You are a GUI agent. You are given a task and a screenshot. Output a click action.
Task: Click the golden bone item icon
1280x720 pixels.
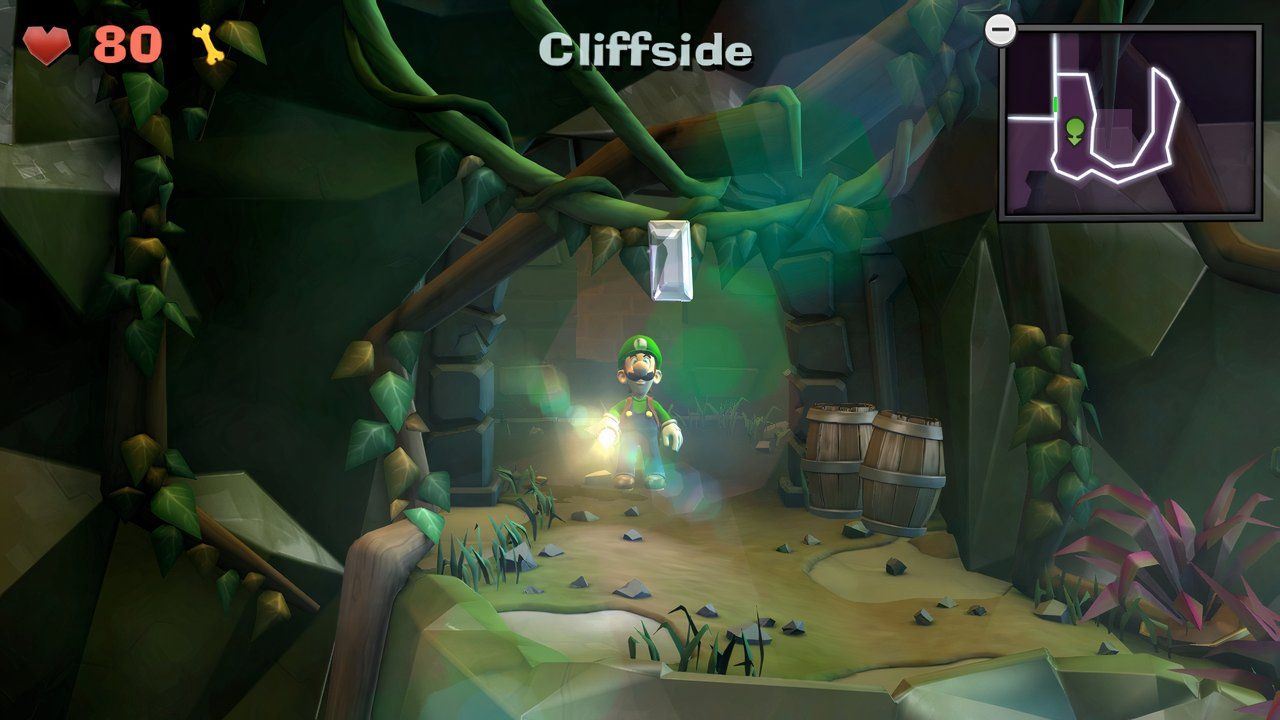click(x=206, y=45)
